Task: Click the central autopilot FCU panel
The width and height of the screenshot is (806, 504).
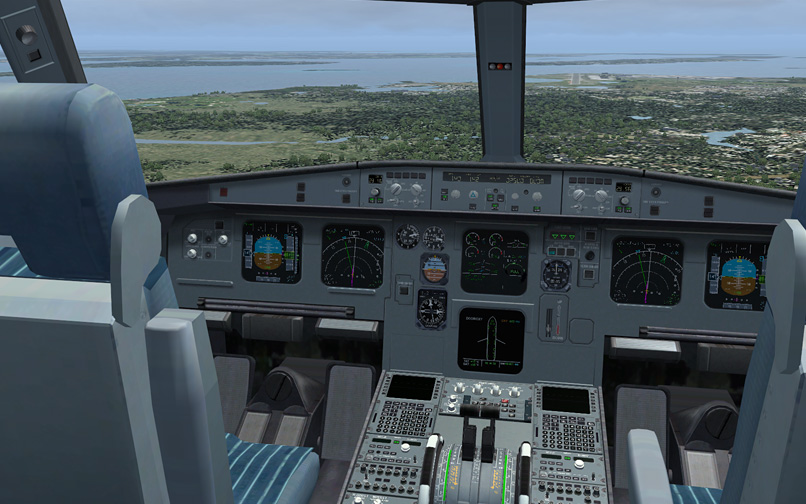Action: tap(496, 188)
